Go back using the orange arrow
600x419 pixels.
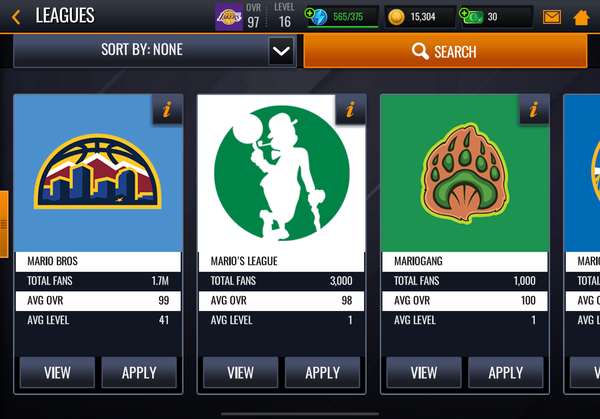pyautogui.click(x=16, y=16)
